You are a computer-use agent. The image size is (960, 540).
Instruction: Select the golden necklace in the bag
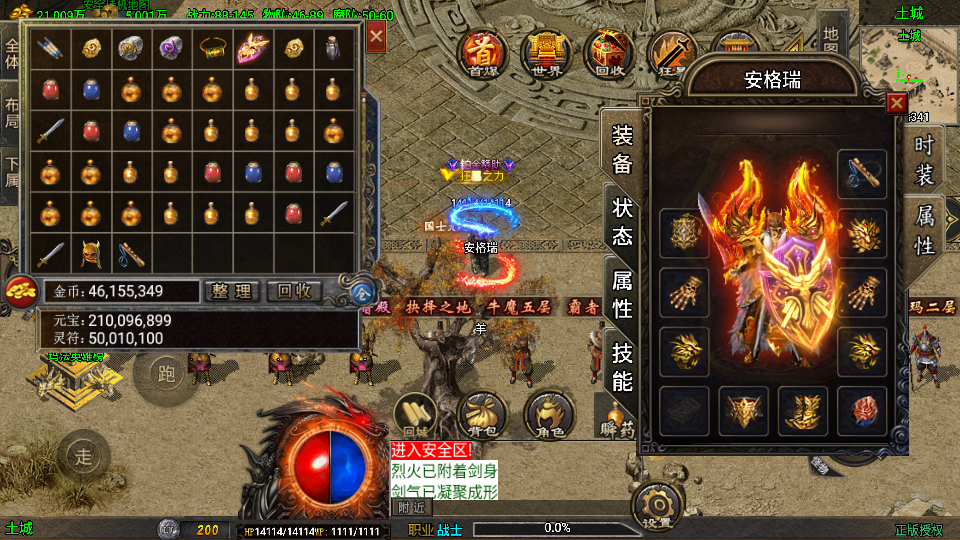tap(210, 48)
